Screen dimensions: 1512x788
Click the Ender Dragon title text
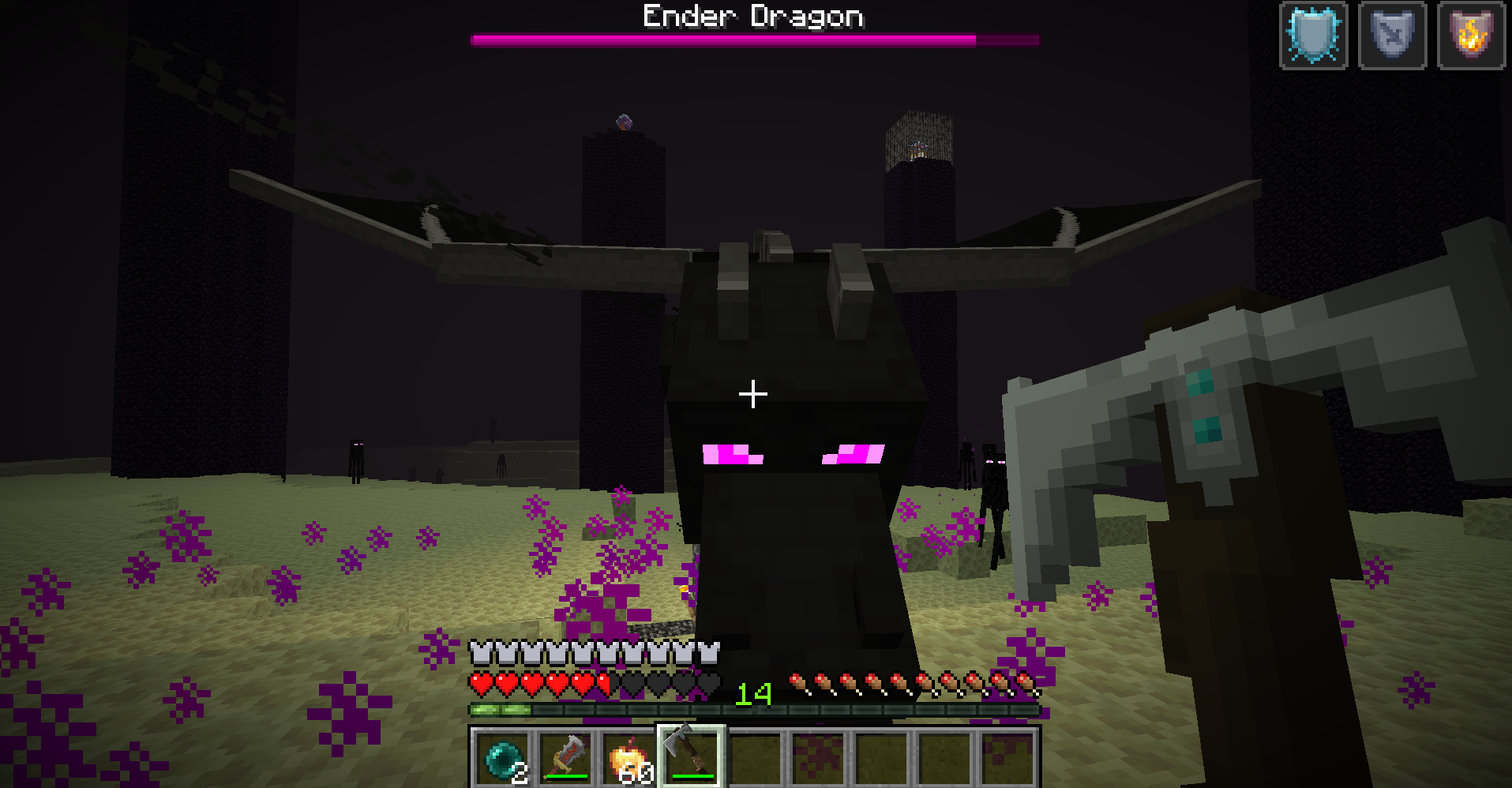(752, 16)
